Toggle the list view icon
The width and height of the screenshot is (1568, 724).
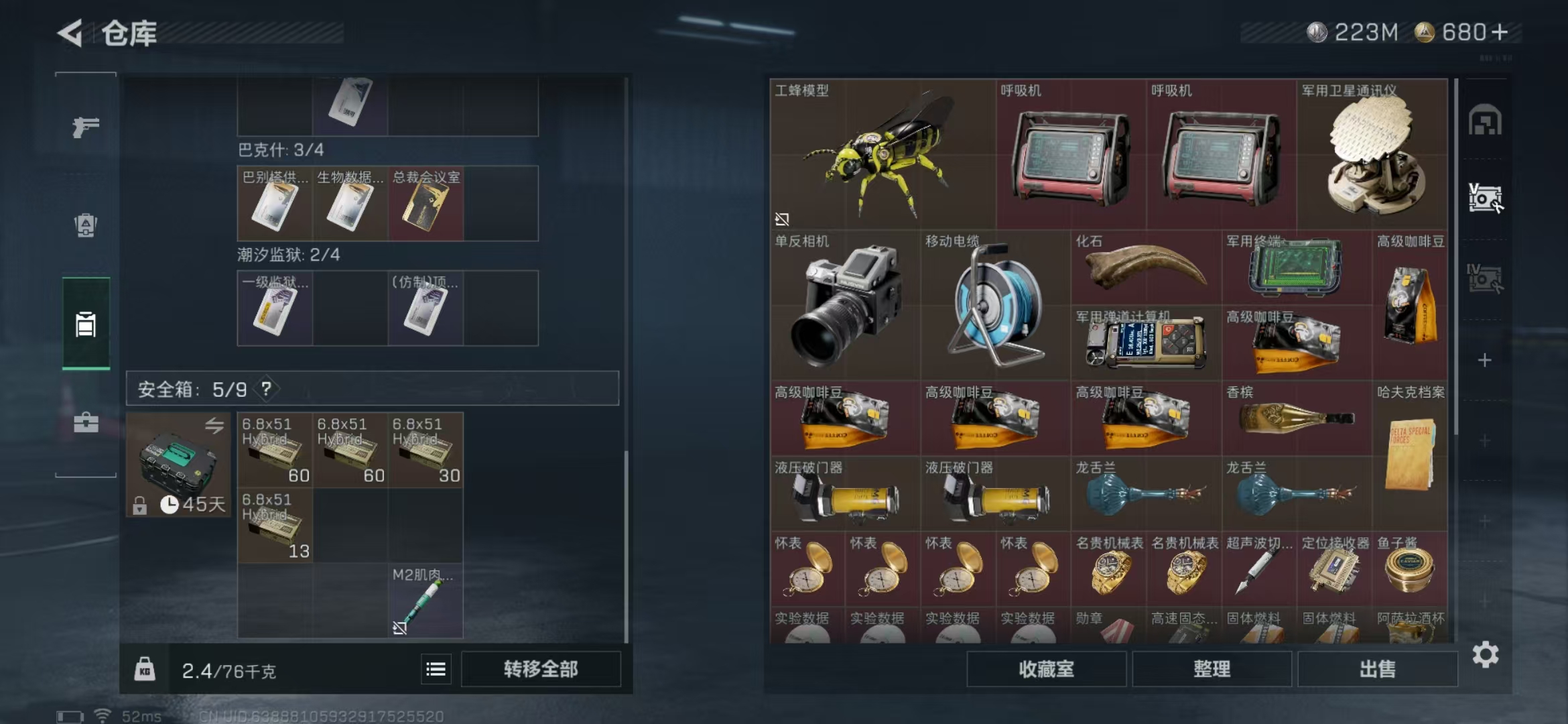click(x=436, y=669)
